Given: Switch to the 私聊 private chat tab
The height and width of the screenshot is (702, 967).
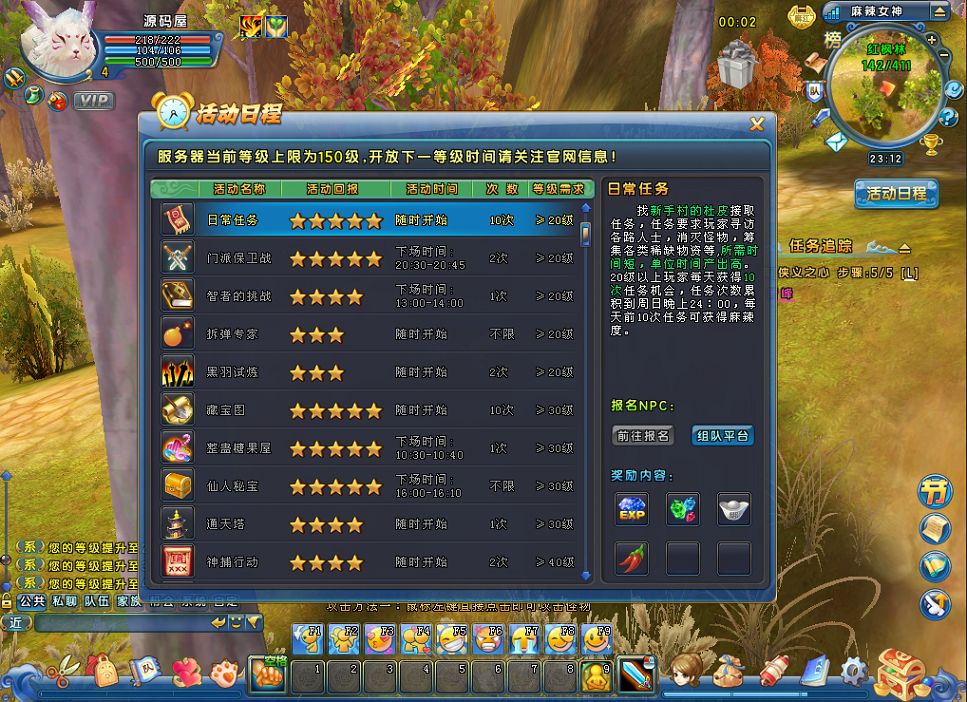Looking at the screenshot, I should pos(64,601).
